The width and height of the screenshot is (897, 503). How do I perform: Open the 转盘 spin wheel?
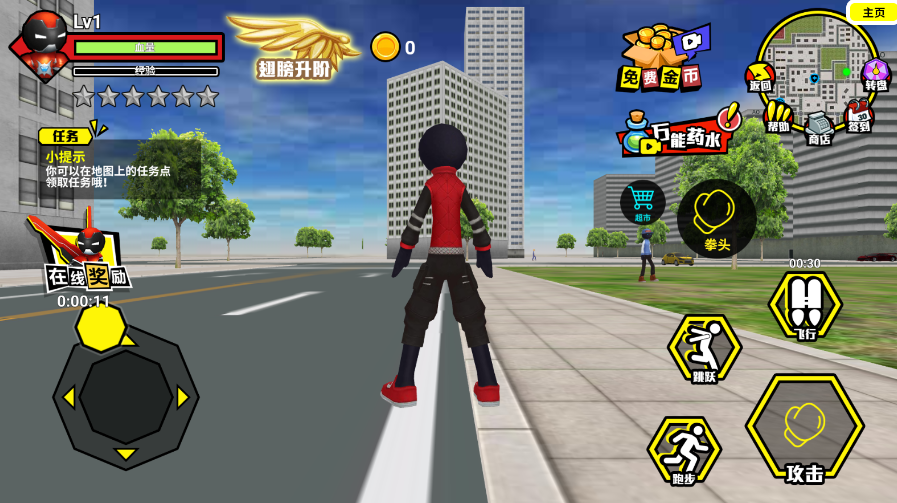tap(875, 75)
